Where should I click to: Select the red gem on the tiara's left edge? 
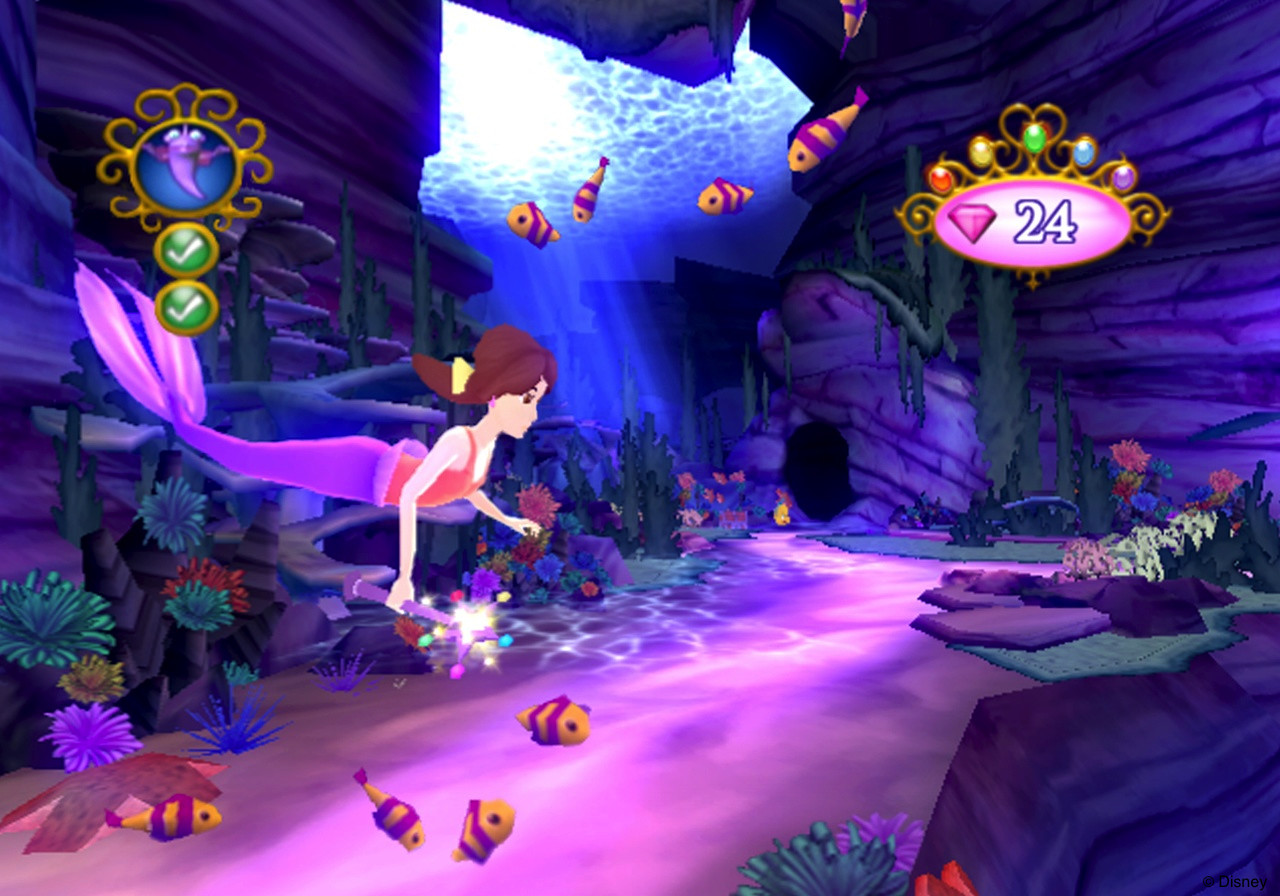tap(942, 181)
